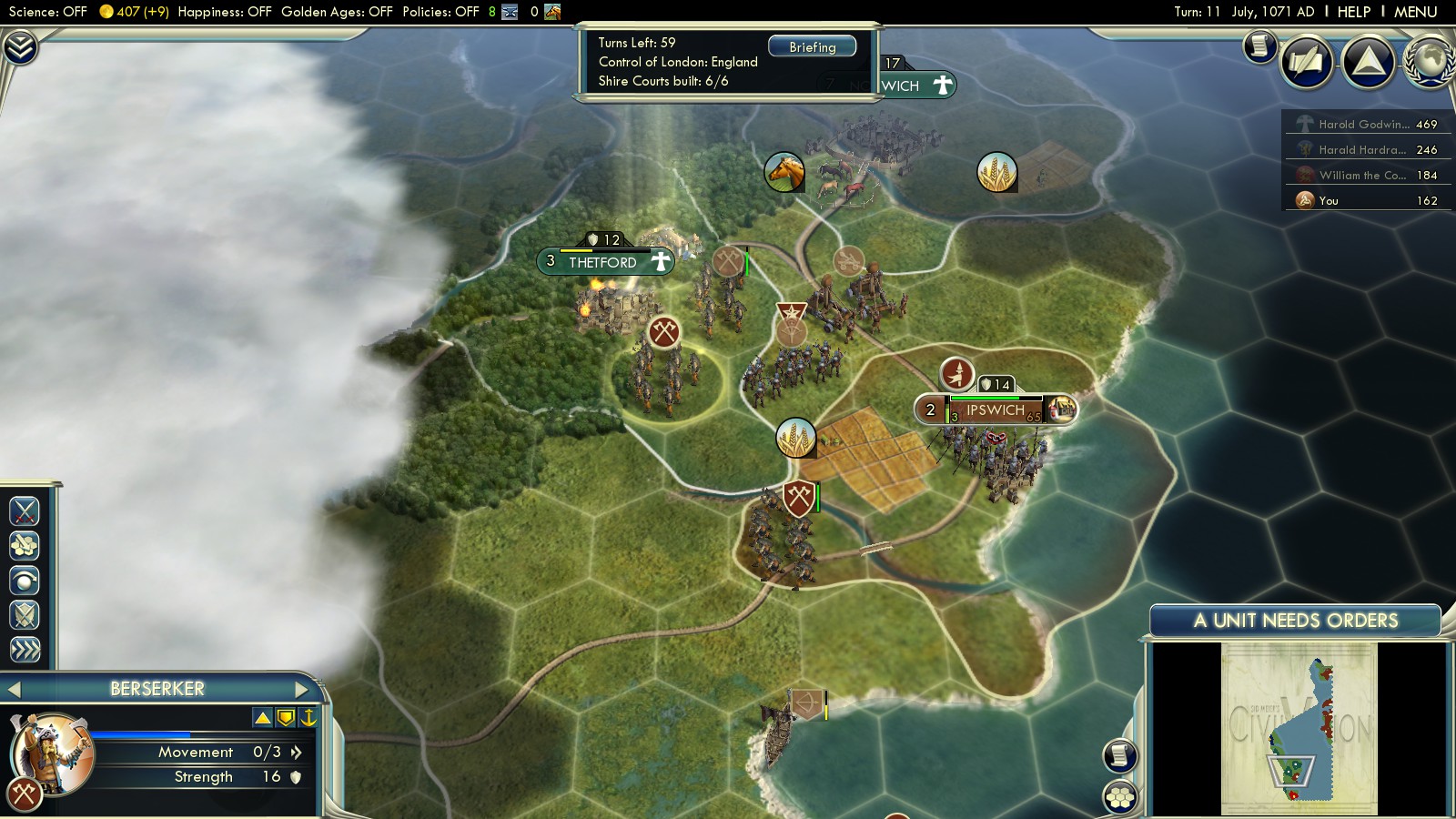Open the HELP Civilopedia
Image resolution: width=1456 pixels, height=819 pixels.
point(1353,12)
